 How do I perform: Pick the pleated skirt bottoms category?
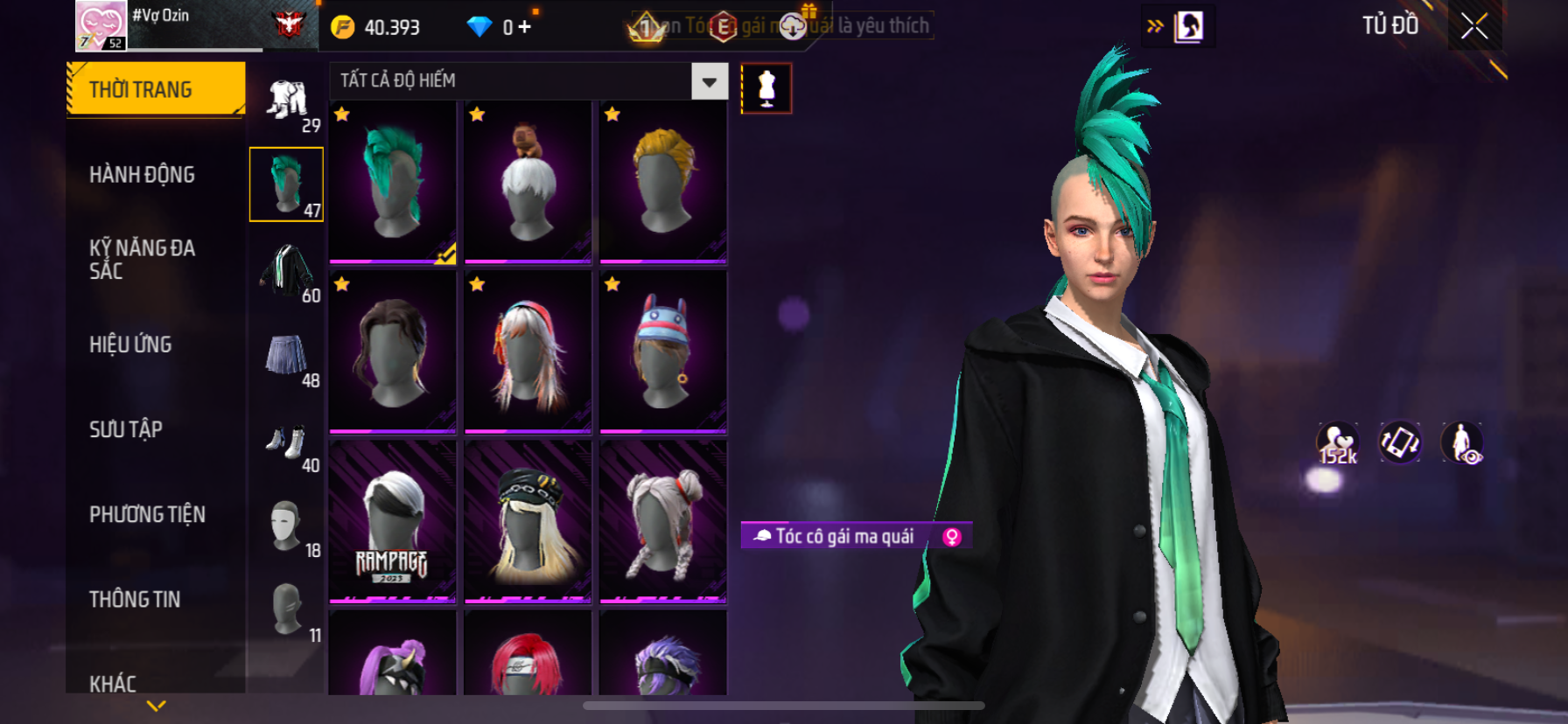pos(286,355)
